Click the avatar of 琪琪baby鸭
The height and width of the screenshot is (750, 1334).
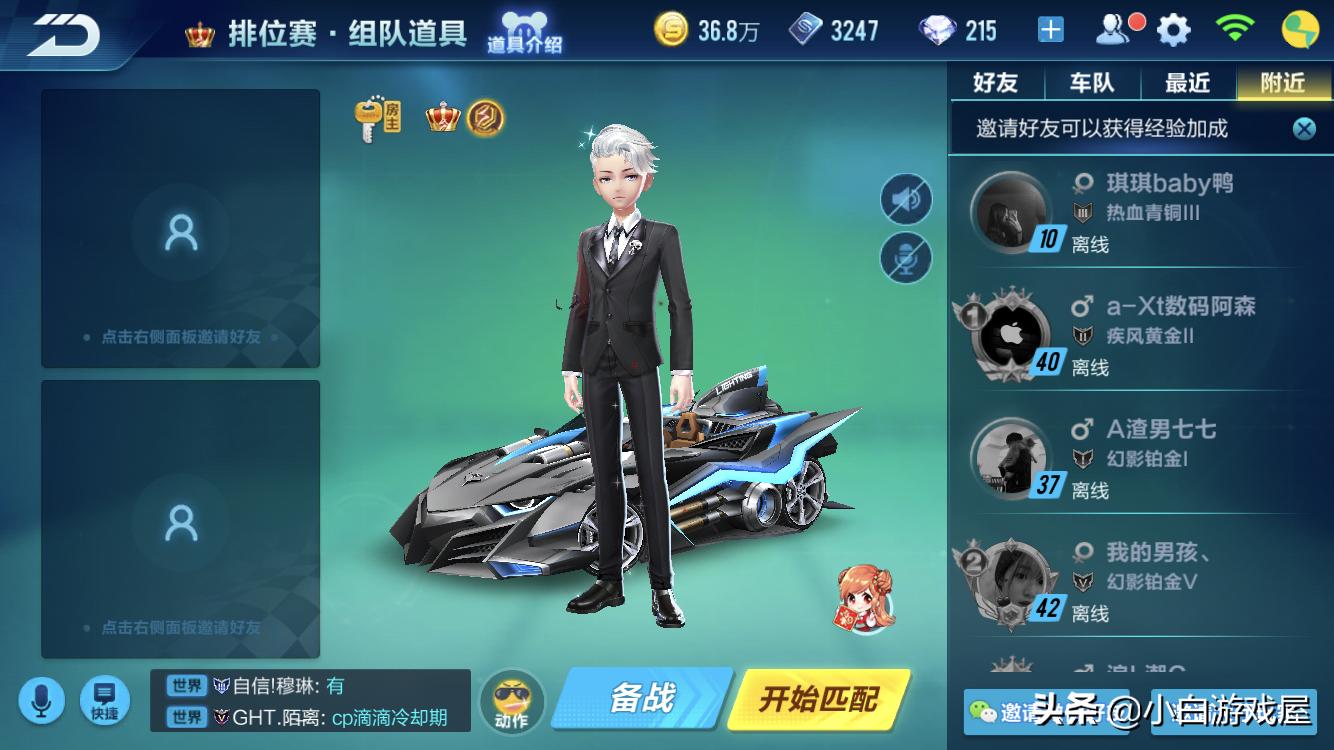tap(1010, 212)
